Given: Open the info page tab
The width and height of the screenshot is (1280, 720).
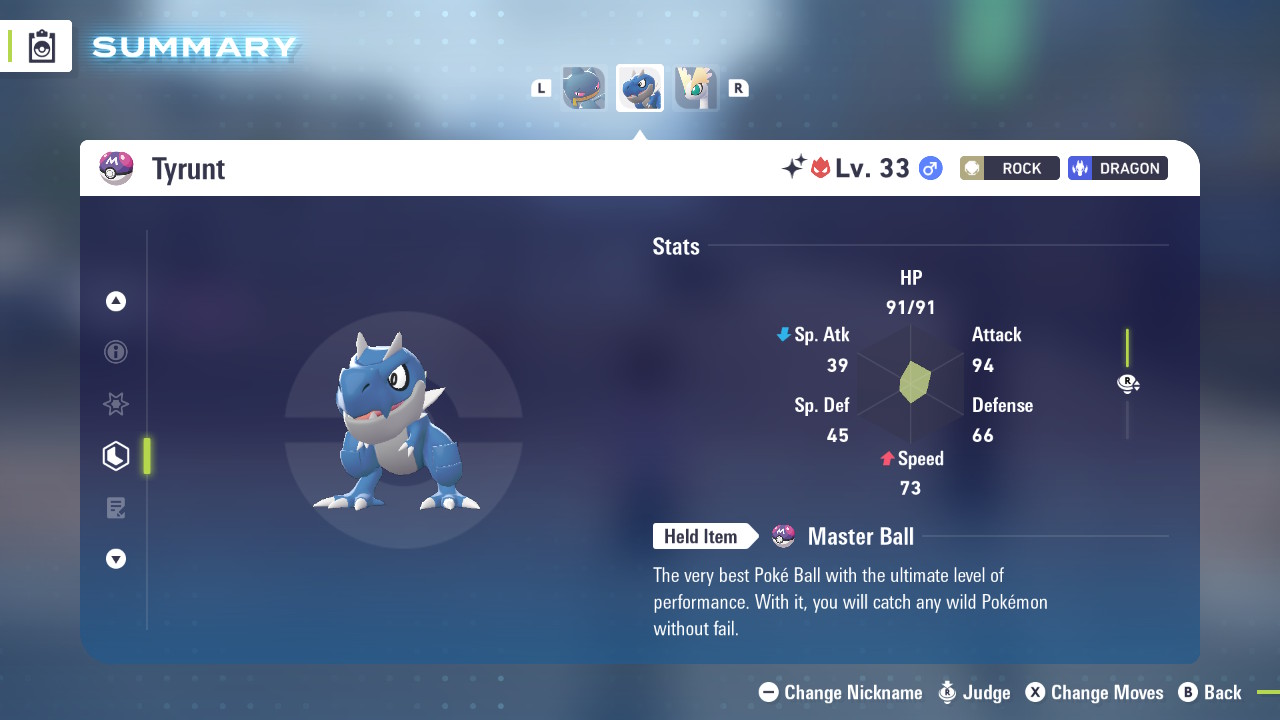Looking at the screenshot, I should tap(116, 352).
